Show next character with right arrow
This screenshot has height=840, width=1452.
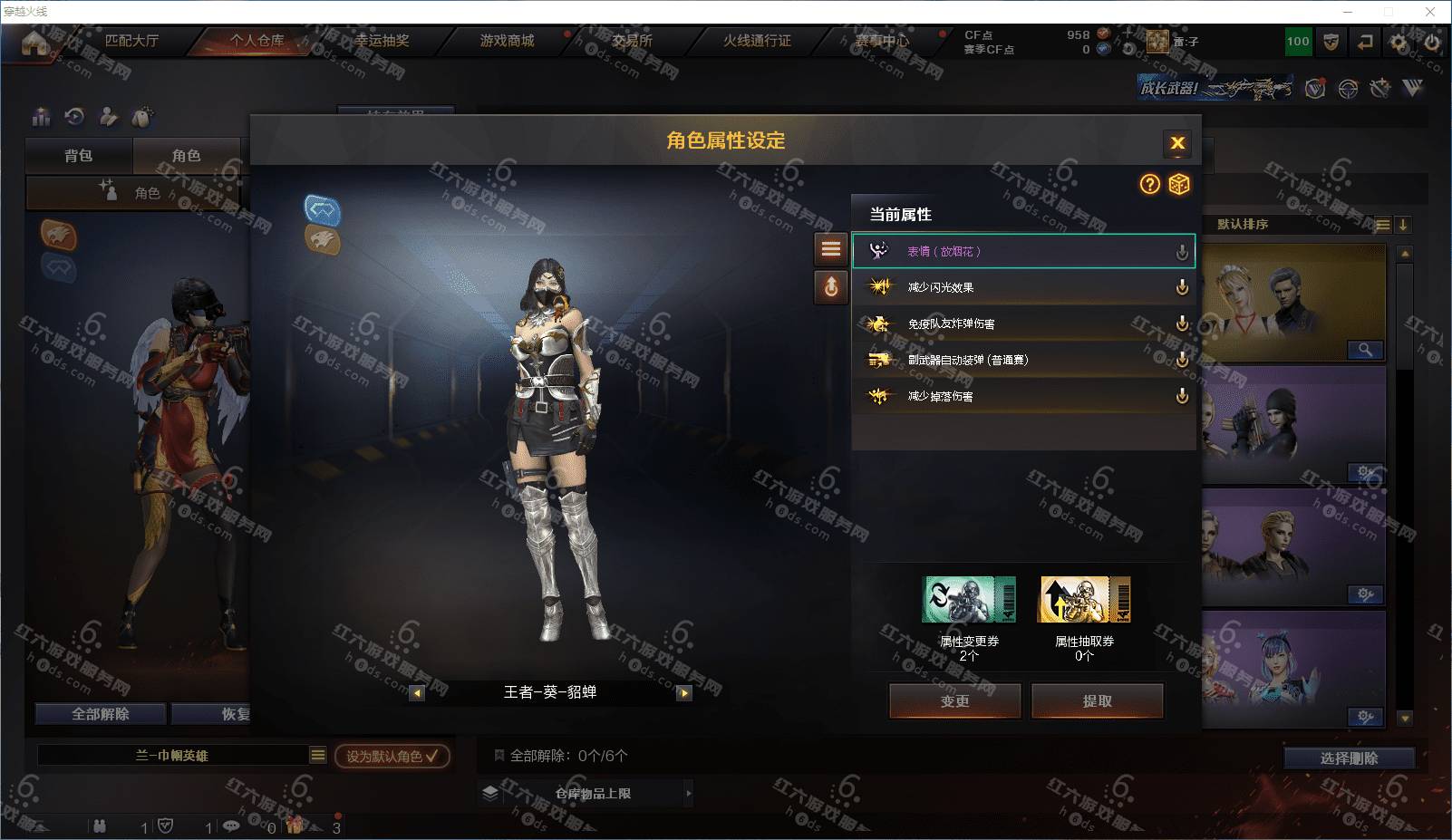pyautogui.click(x=684, y=693)
